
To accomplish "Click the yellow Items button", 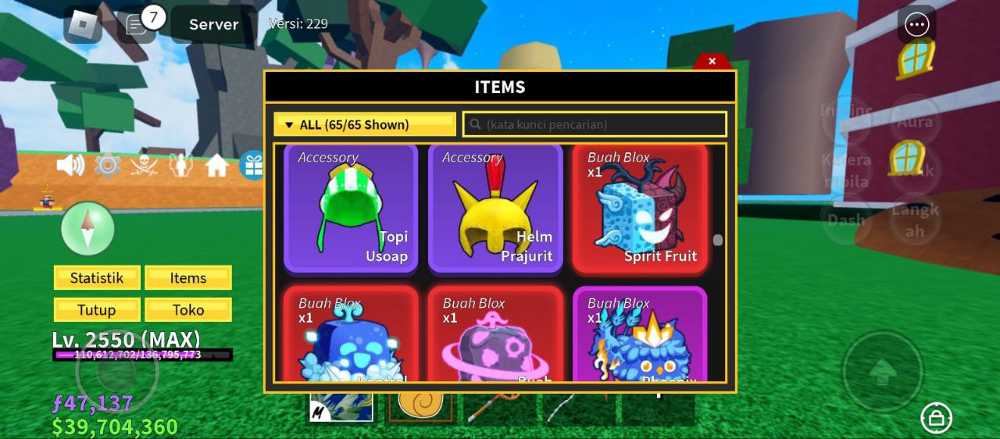I will (x=188, y=278).
